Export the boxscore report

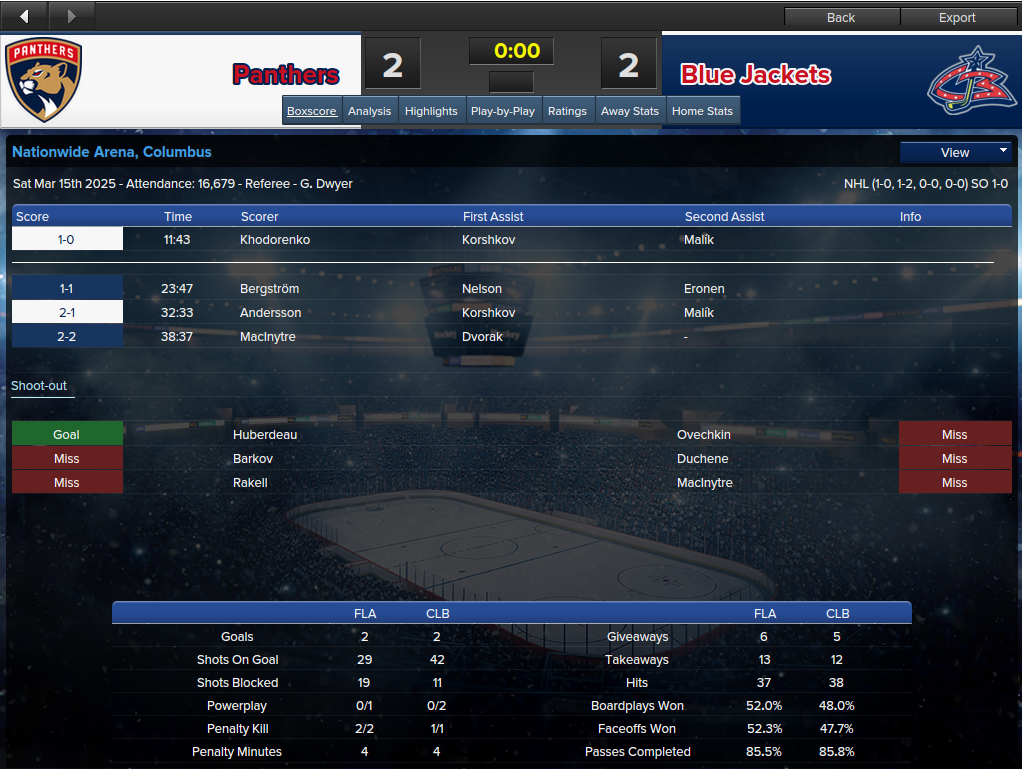[957, 17]
